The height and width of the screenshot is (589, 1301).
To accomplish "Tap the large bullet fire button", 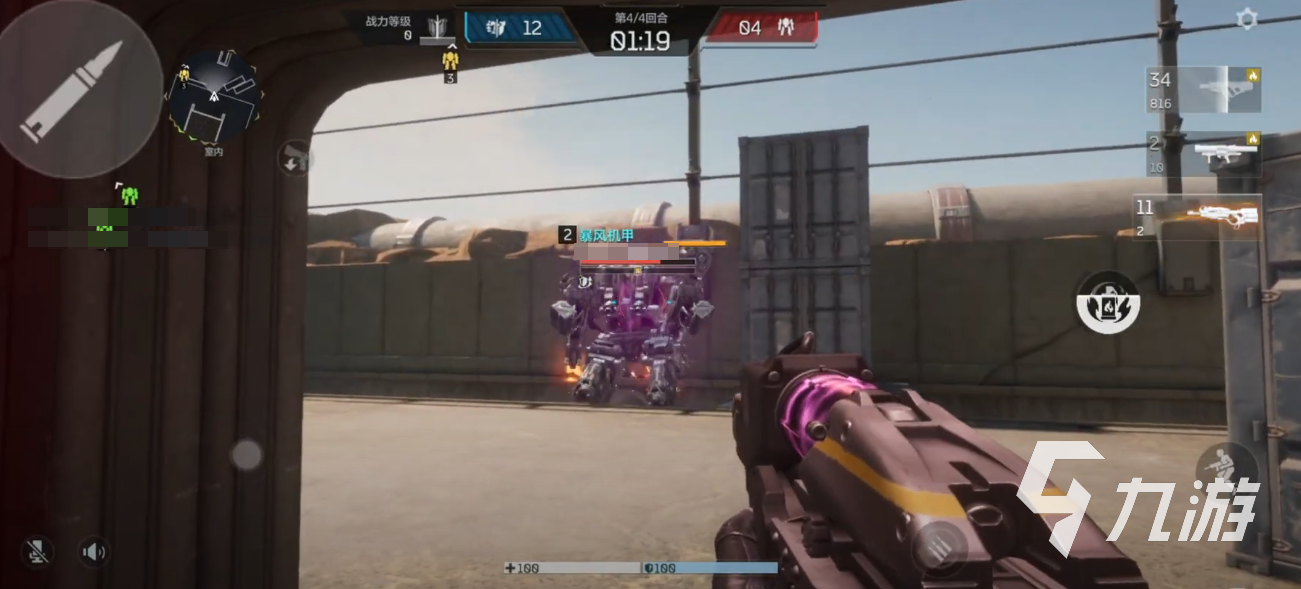I will point(78,92).
